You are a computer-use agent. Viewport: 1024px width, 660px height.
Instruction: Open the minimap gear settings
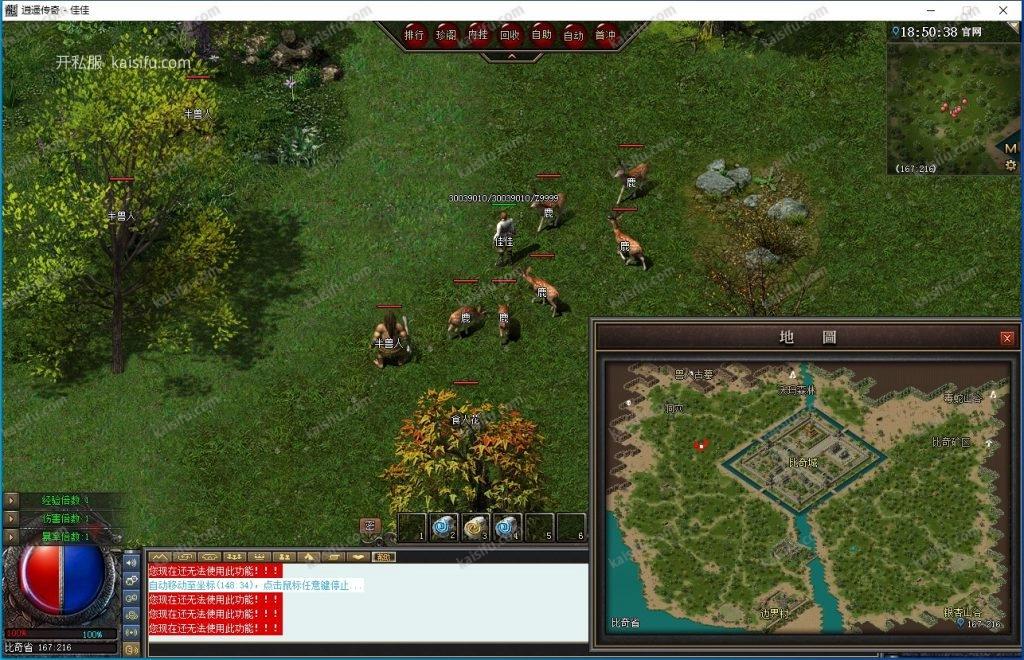1011,165
